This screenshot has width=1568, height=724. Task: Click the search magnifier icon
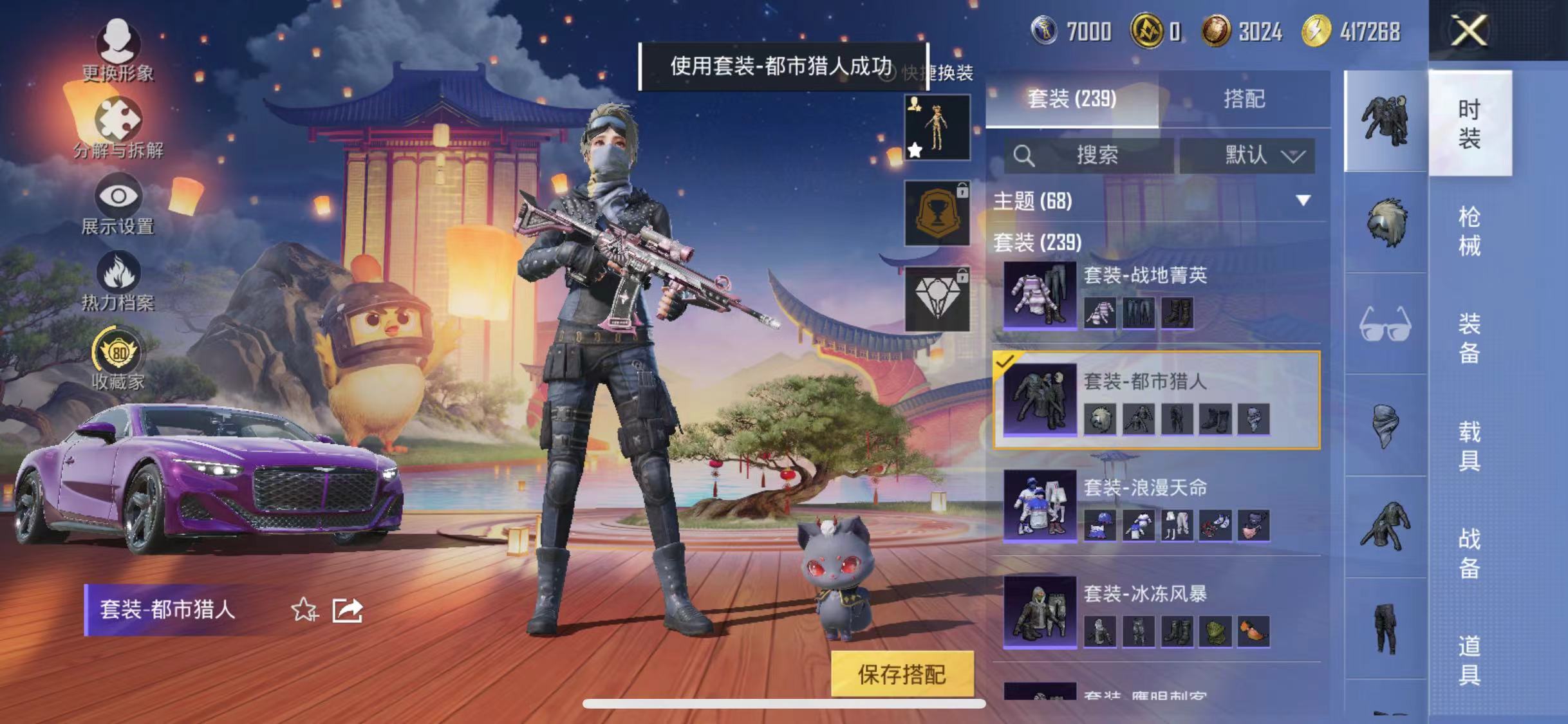coord(1023,154)
